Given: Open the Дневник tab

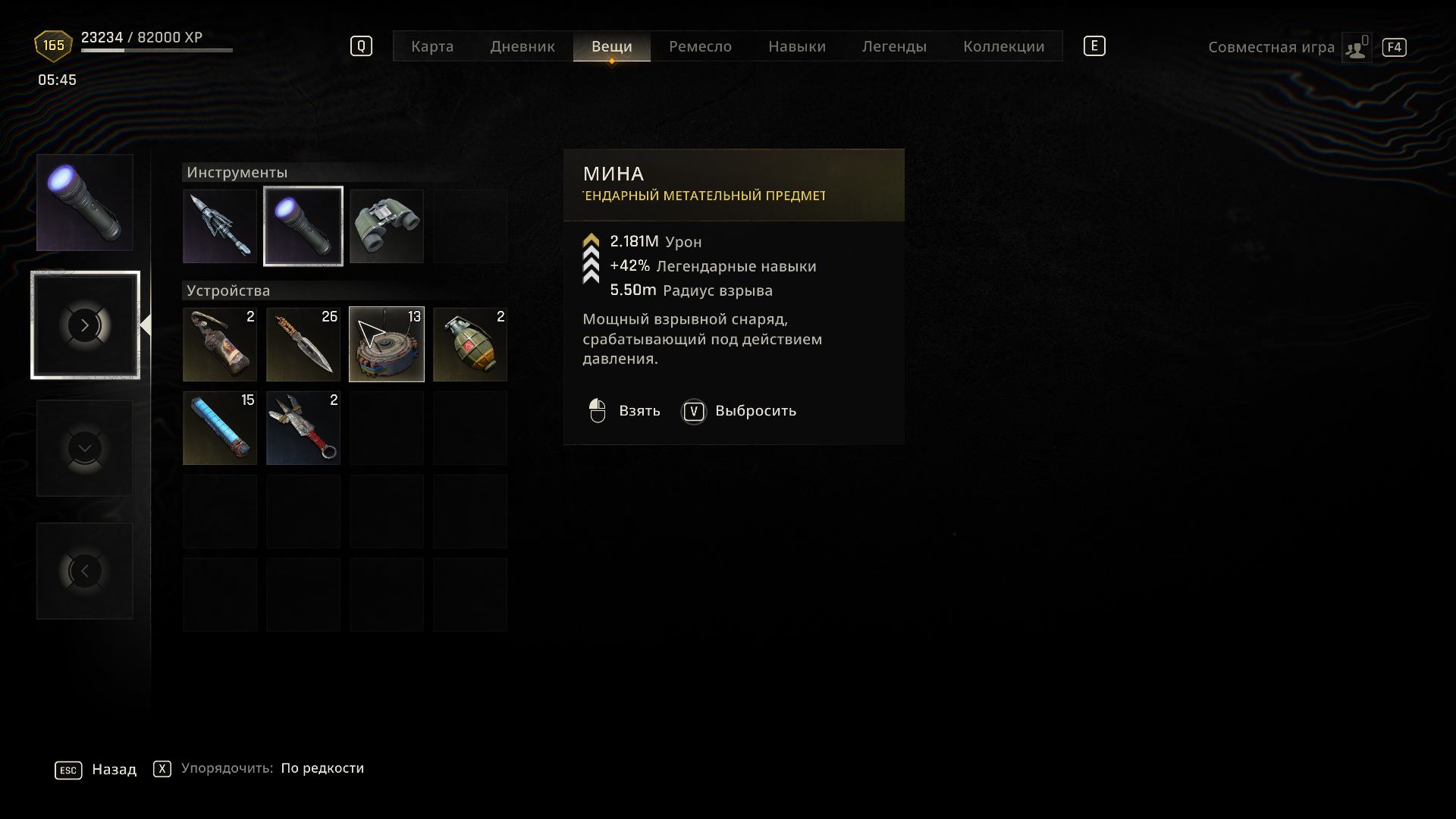Looking at the screenshot, I should click(x=522, y=46).
